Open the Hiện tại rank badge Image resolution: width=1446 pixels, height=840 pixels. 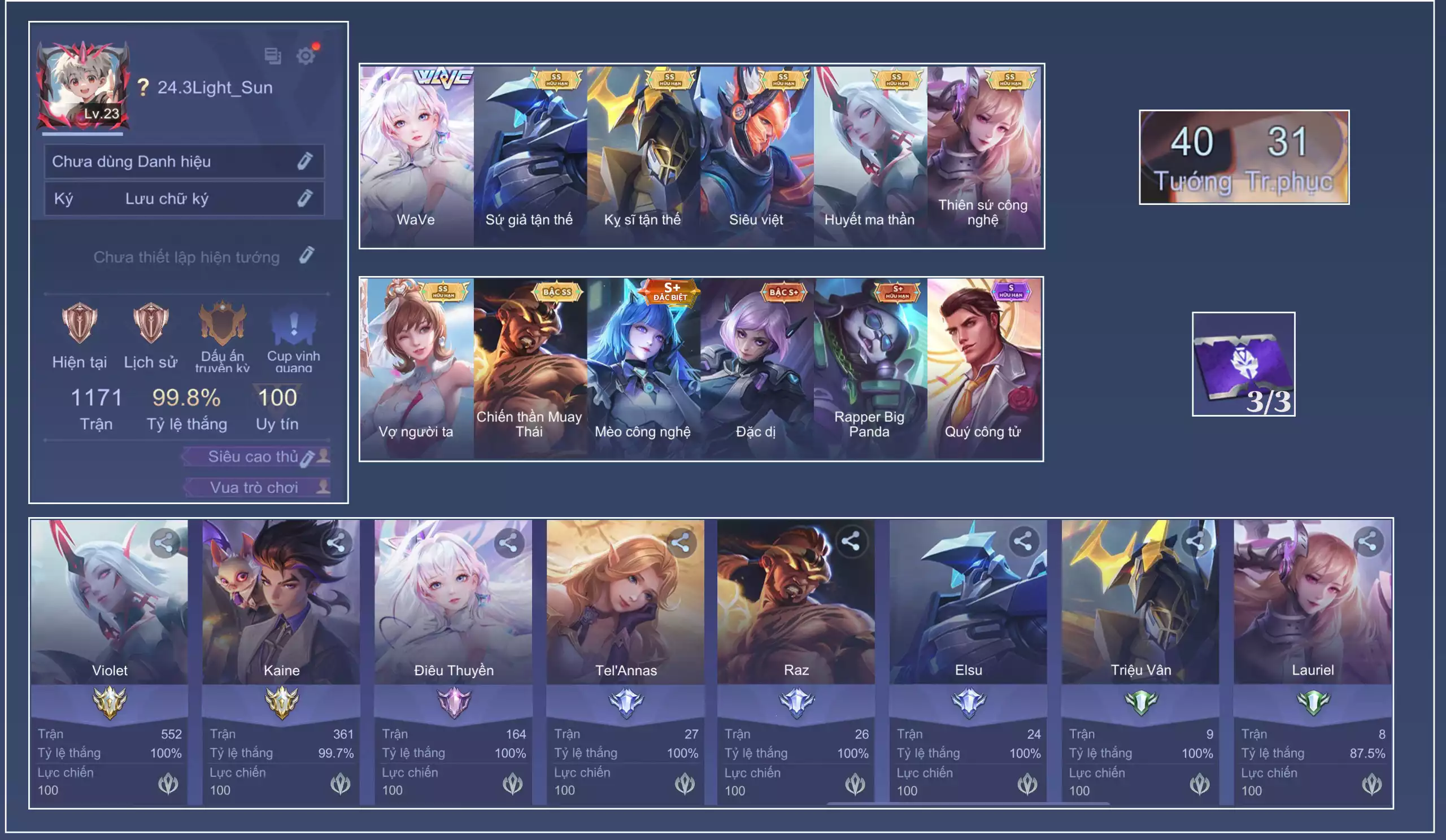(x=79, y=322)
